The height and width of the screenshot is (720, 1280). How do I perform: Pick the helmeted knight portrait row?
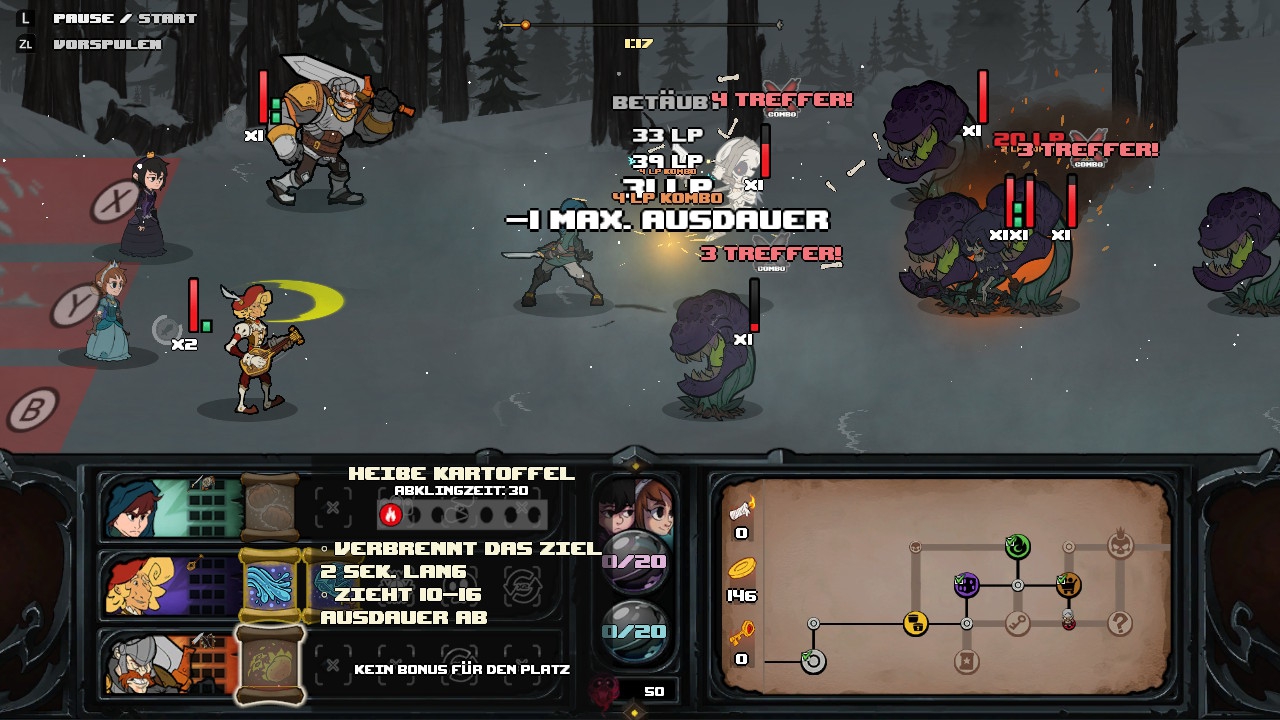coord(170,664)
